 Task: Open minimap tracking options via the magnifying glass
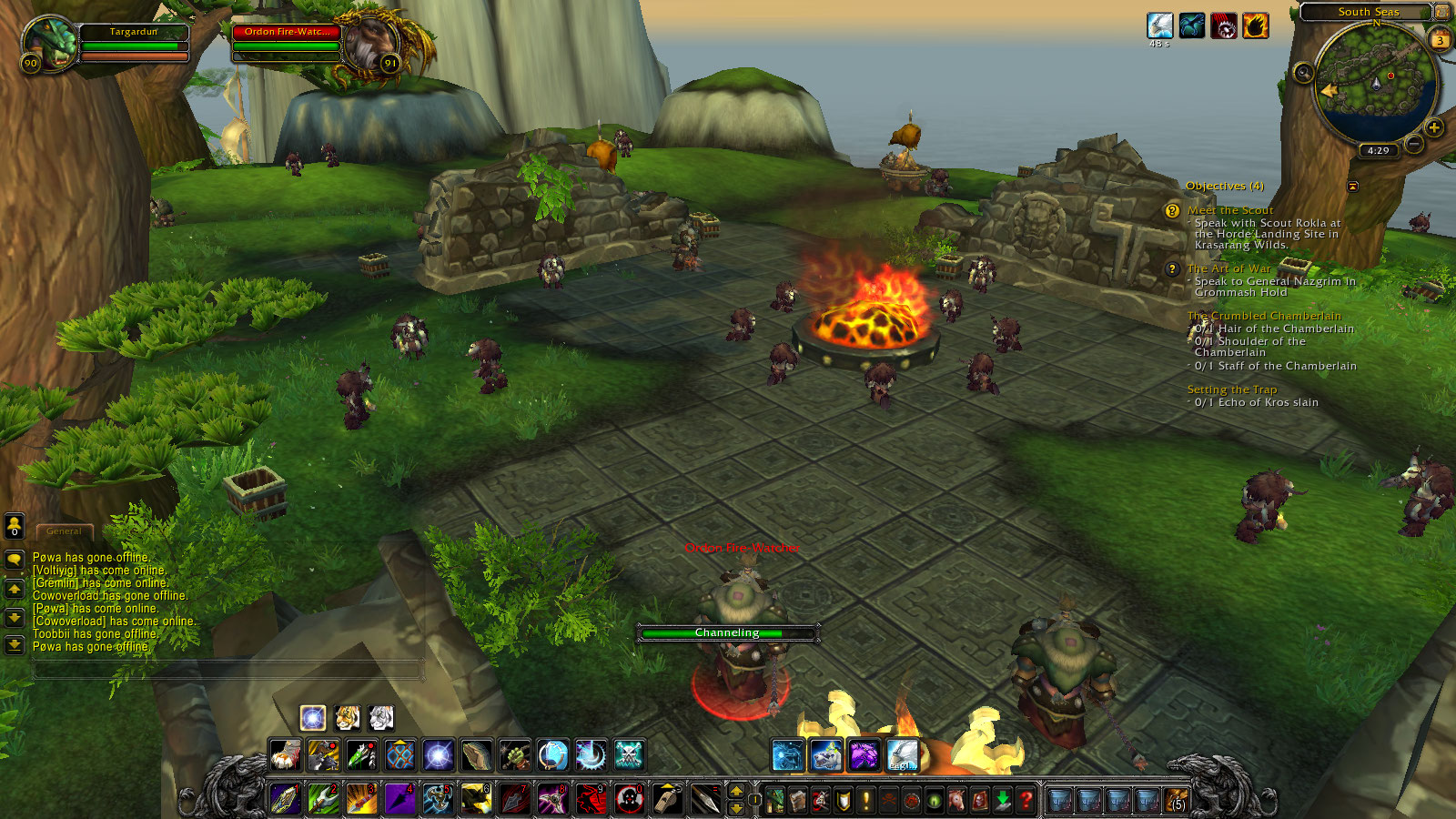1303,72
